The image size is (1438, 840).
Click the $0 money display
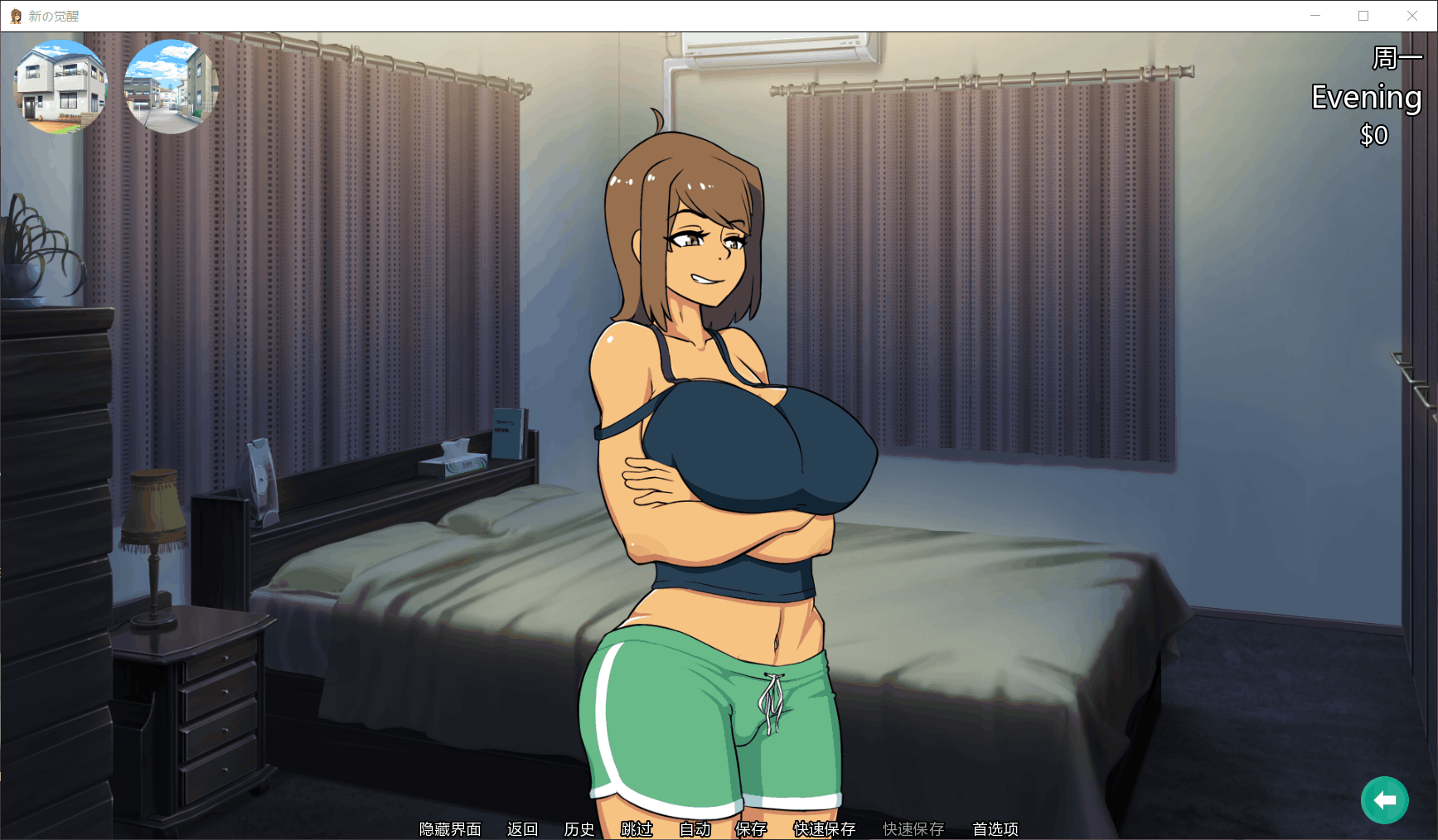(1375, 135)
